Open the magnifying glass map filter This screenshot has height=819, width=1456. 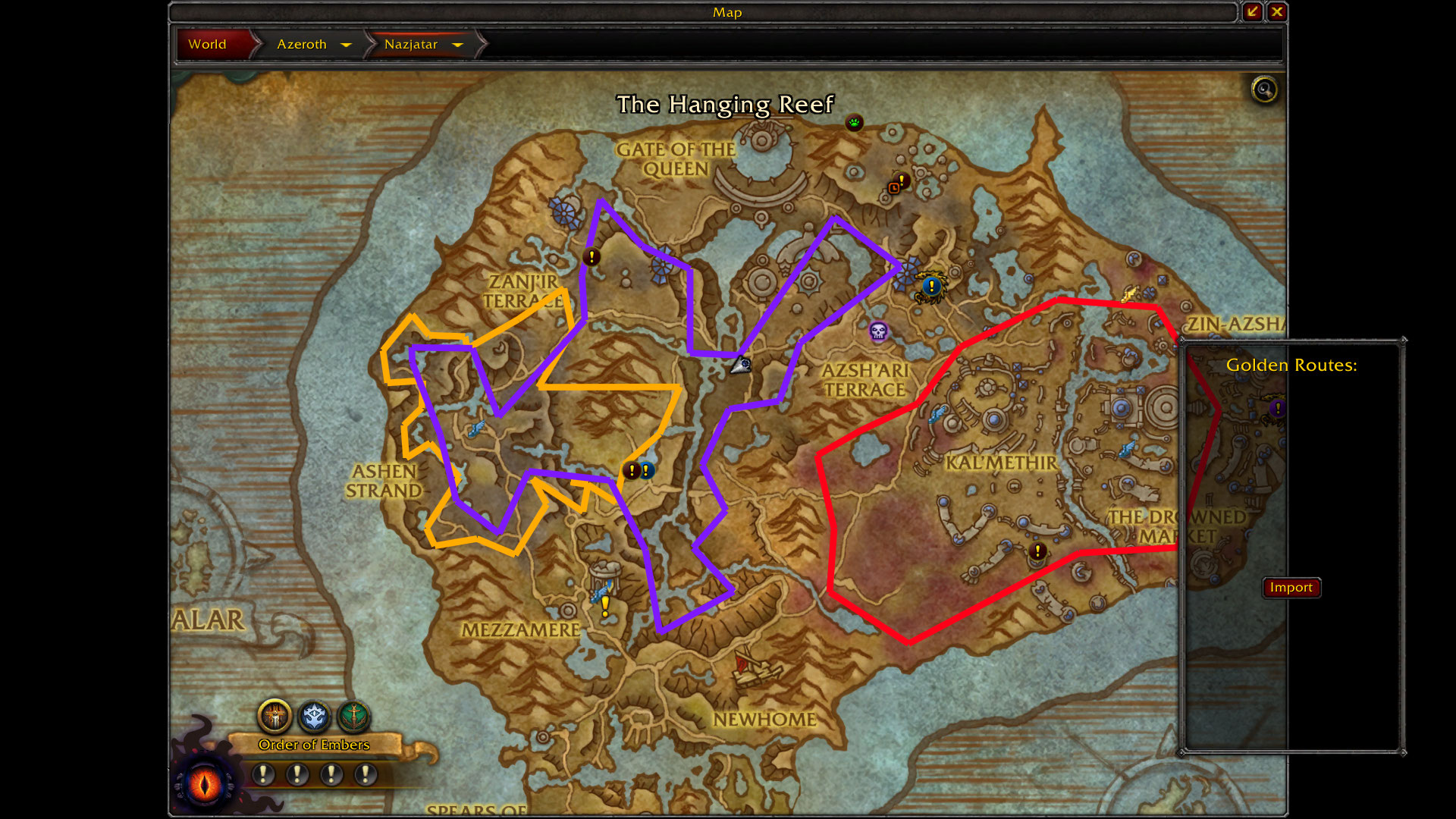(1263, 90)
